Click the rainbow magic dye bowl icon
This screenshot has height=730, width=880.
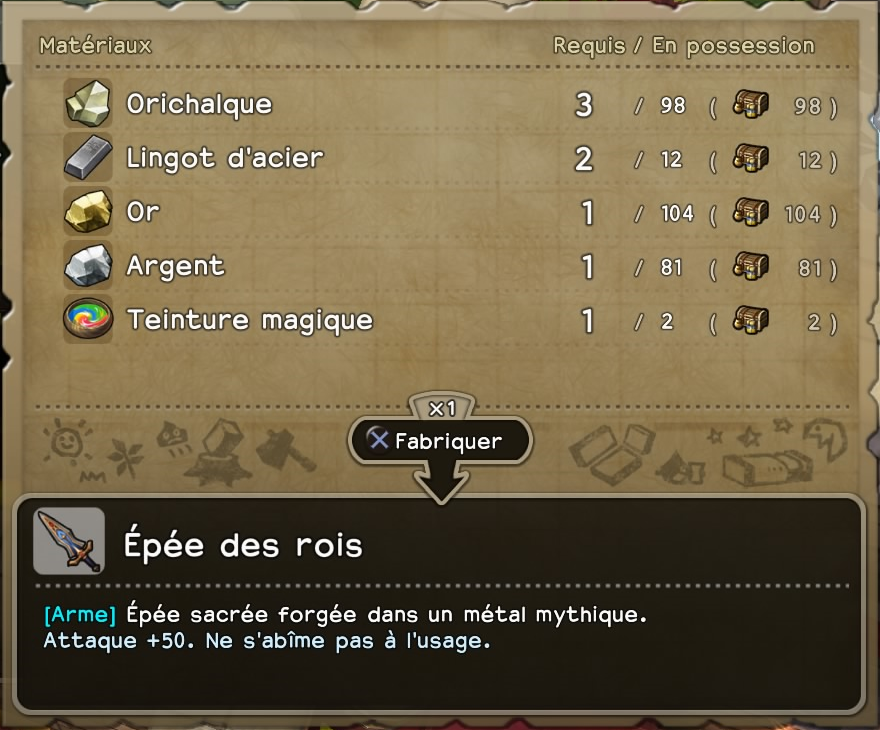pyautogui.click(x=88, y=320)
